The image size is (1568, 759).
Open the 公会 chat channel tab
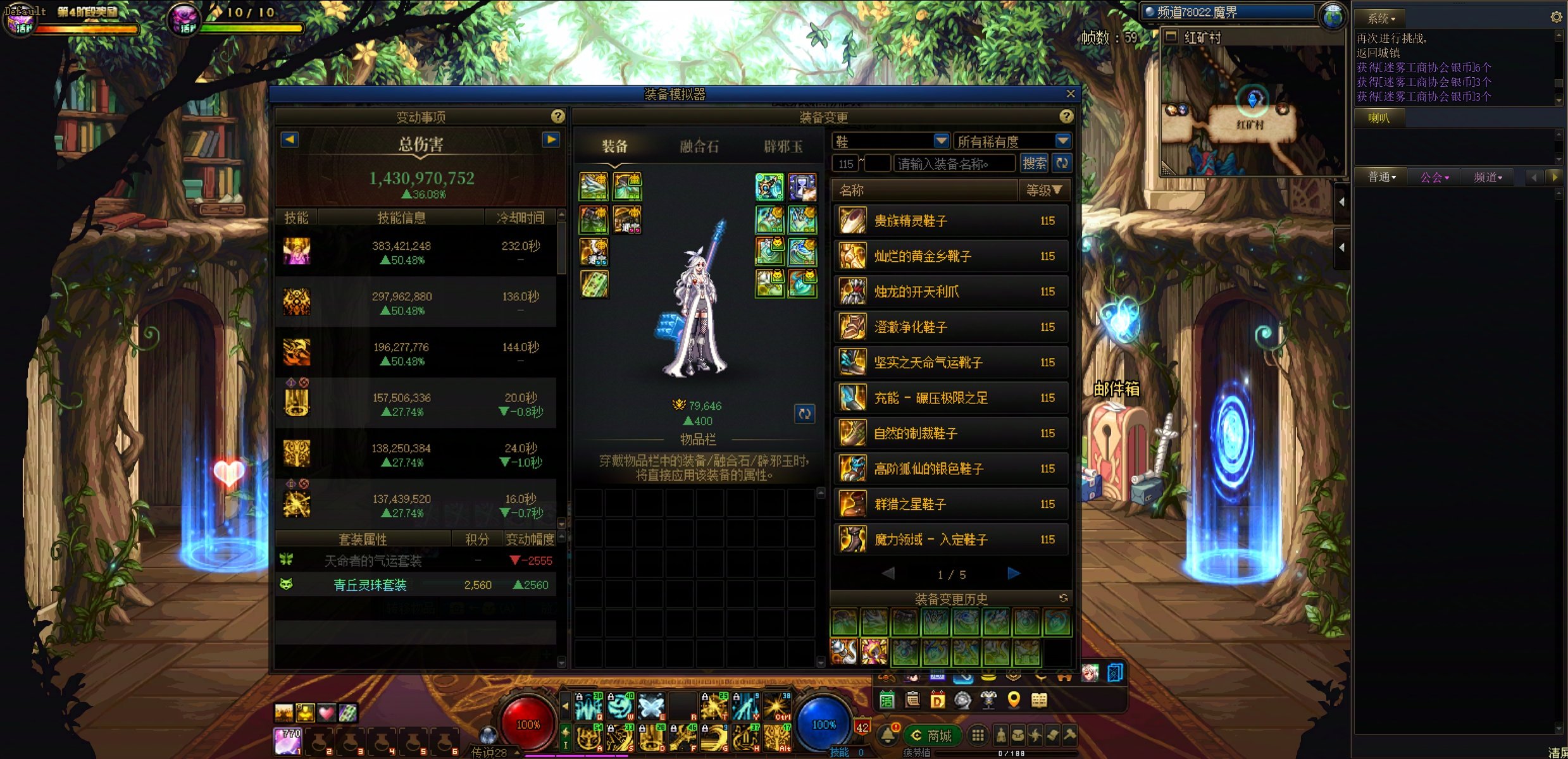1434,178
